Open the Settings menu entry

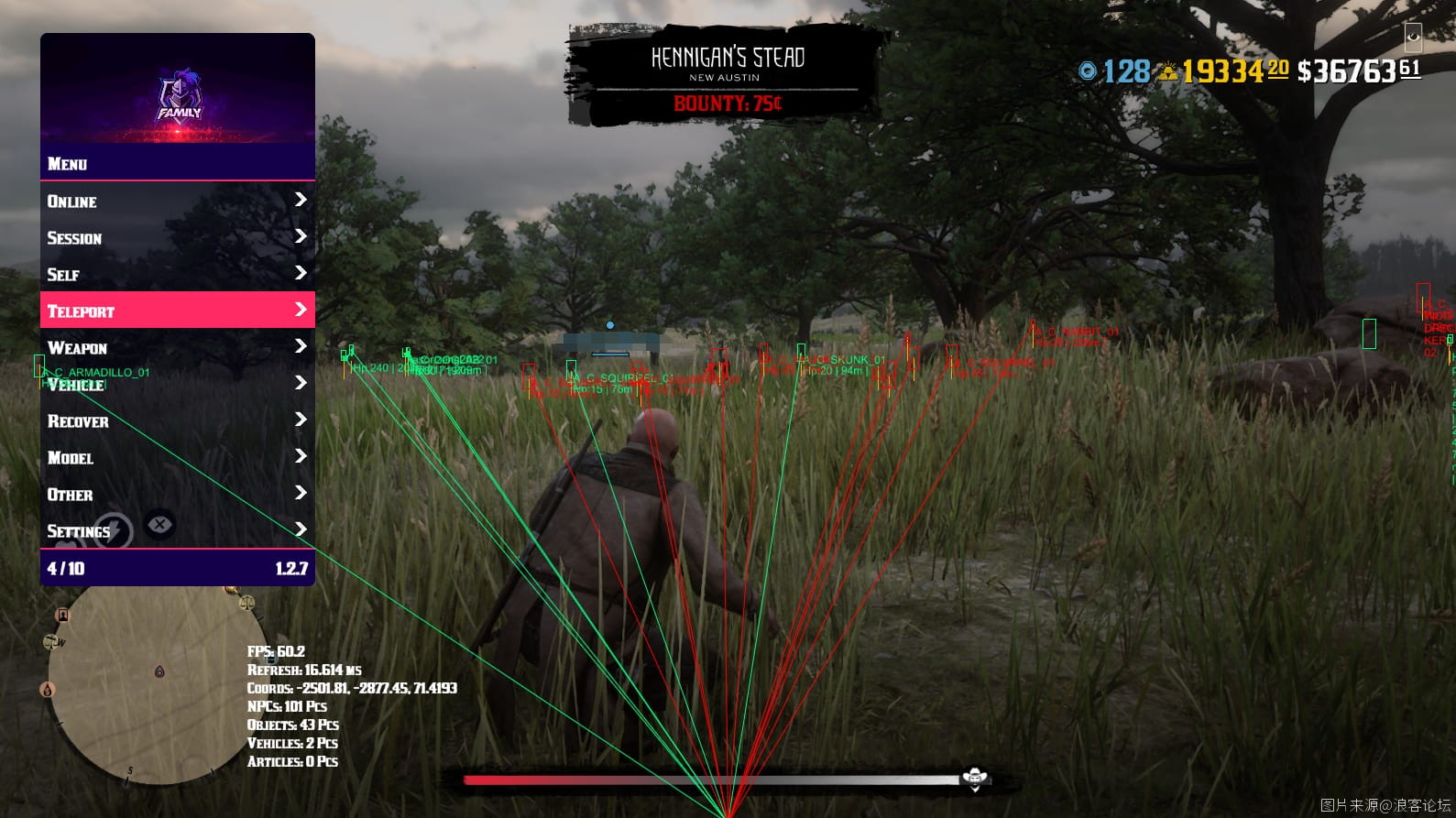[177, 530]
